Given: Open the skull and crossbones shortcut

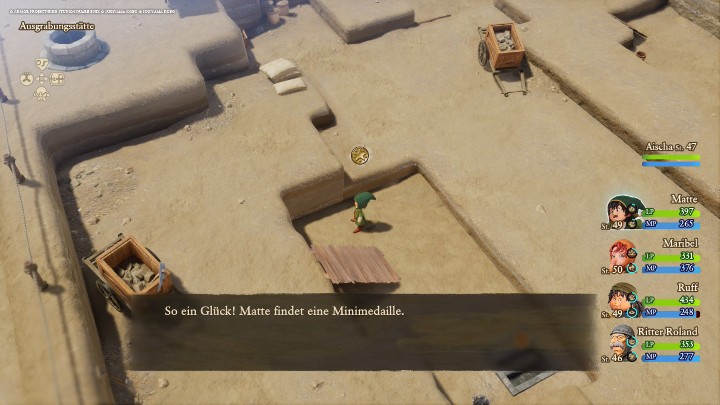Looking at the screenshot, I should coord(42,93).
